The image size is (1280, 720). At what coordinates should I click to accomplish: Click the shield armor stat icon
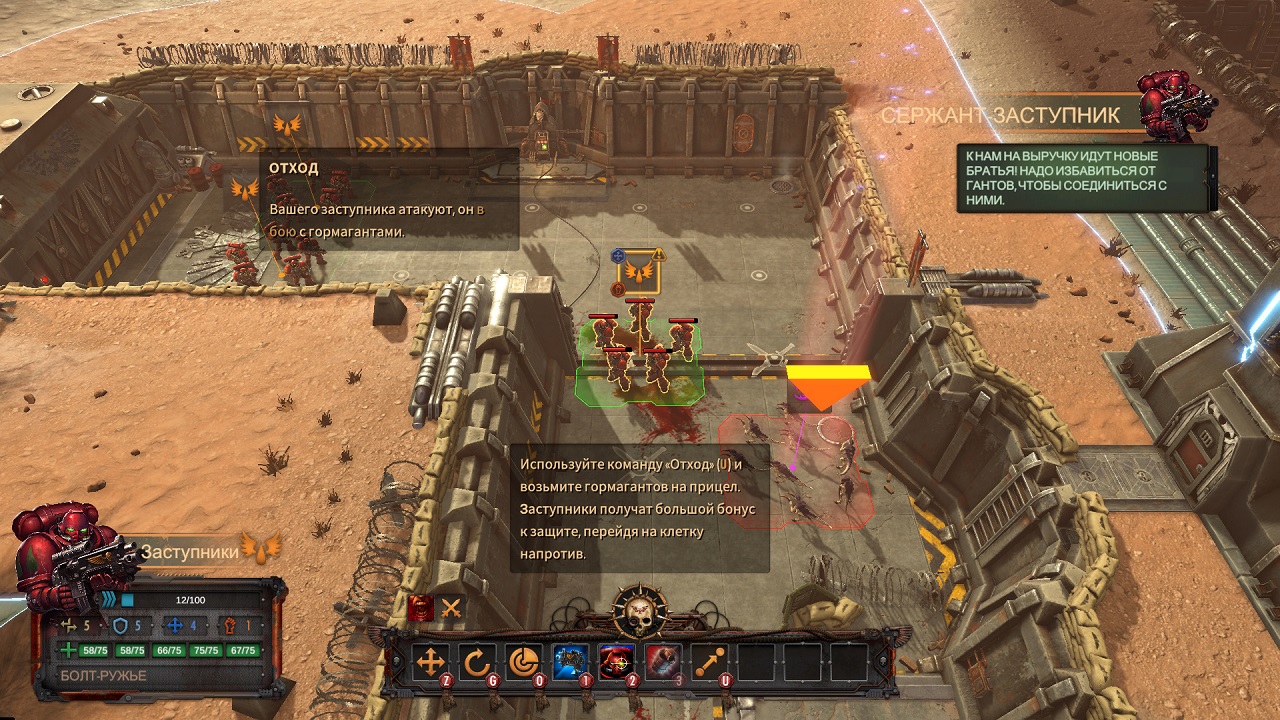pyautogui.click(x=119, y=624)
